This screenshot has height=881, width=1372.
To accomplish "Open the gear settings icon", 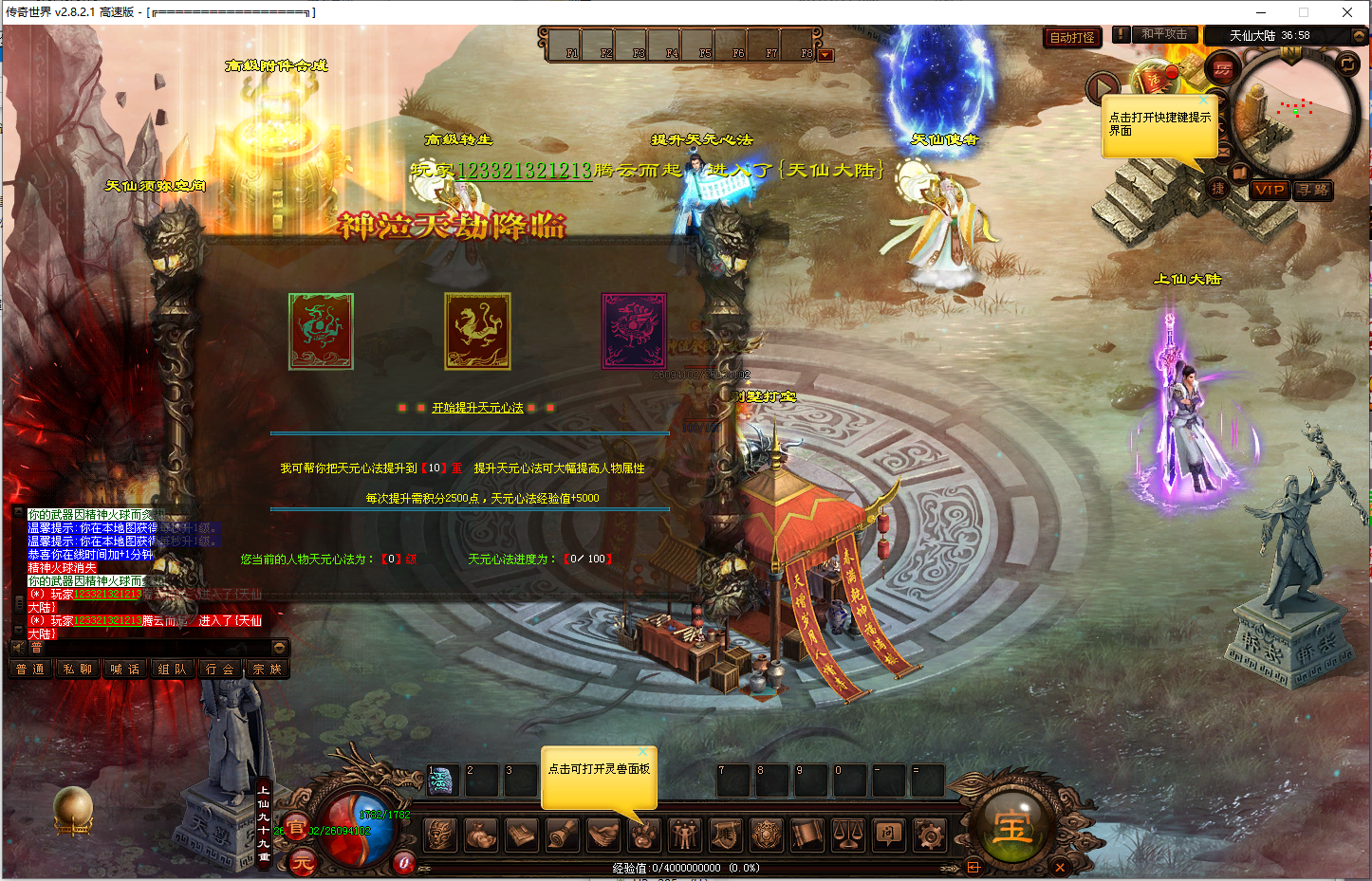I will [929, 835].
